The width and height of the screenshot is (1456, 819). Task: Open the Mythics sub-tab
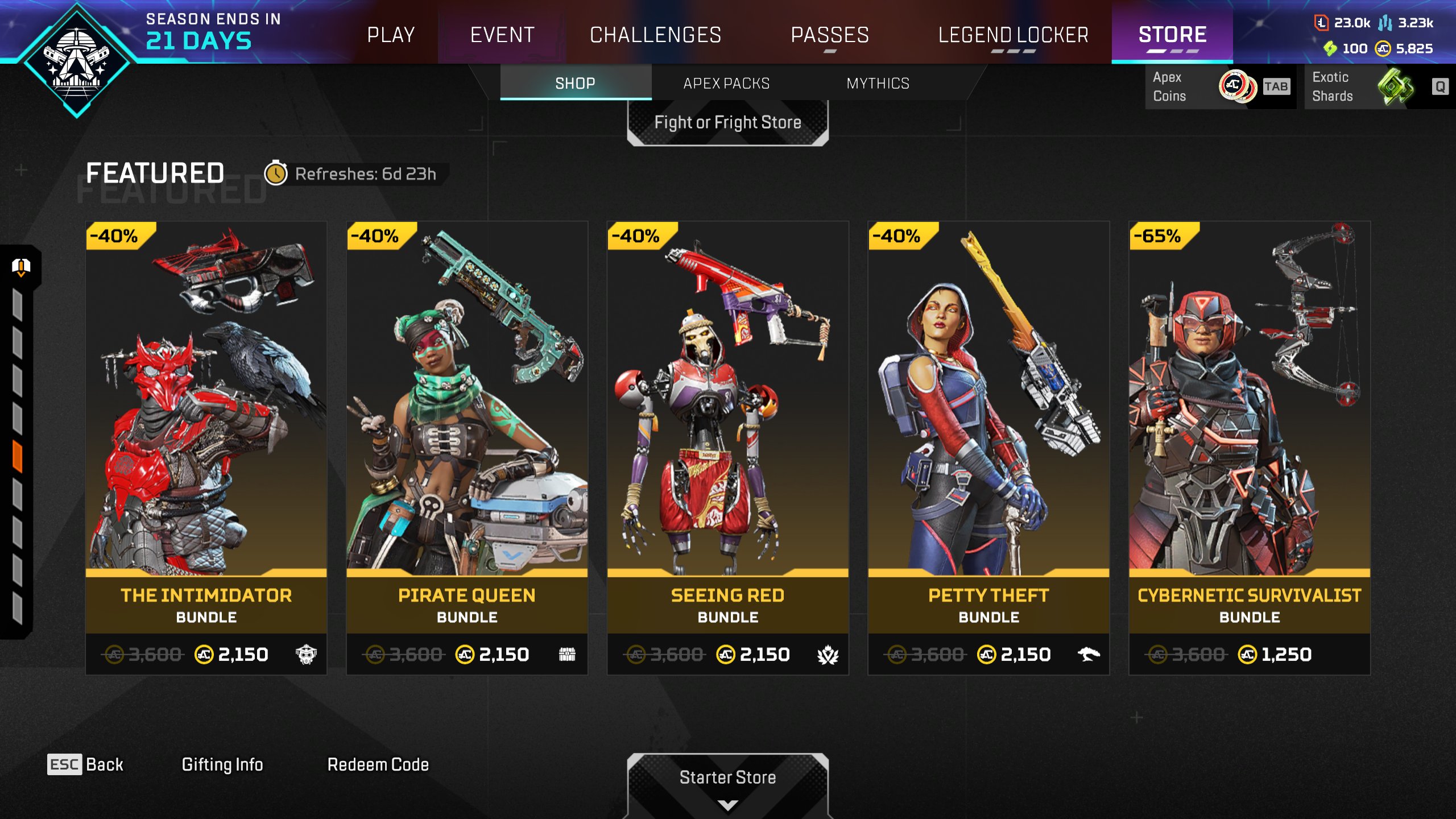coord(878,84)
